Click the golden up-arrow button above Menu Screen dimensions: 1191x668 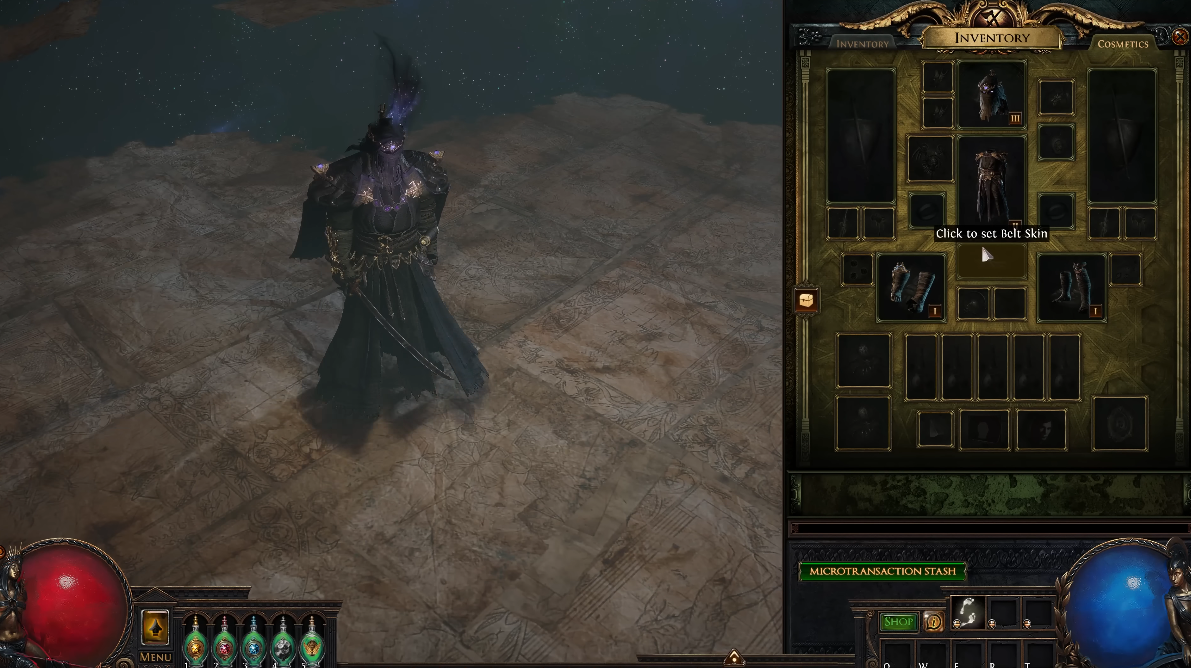tap(155, 628)
